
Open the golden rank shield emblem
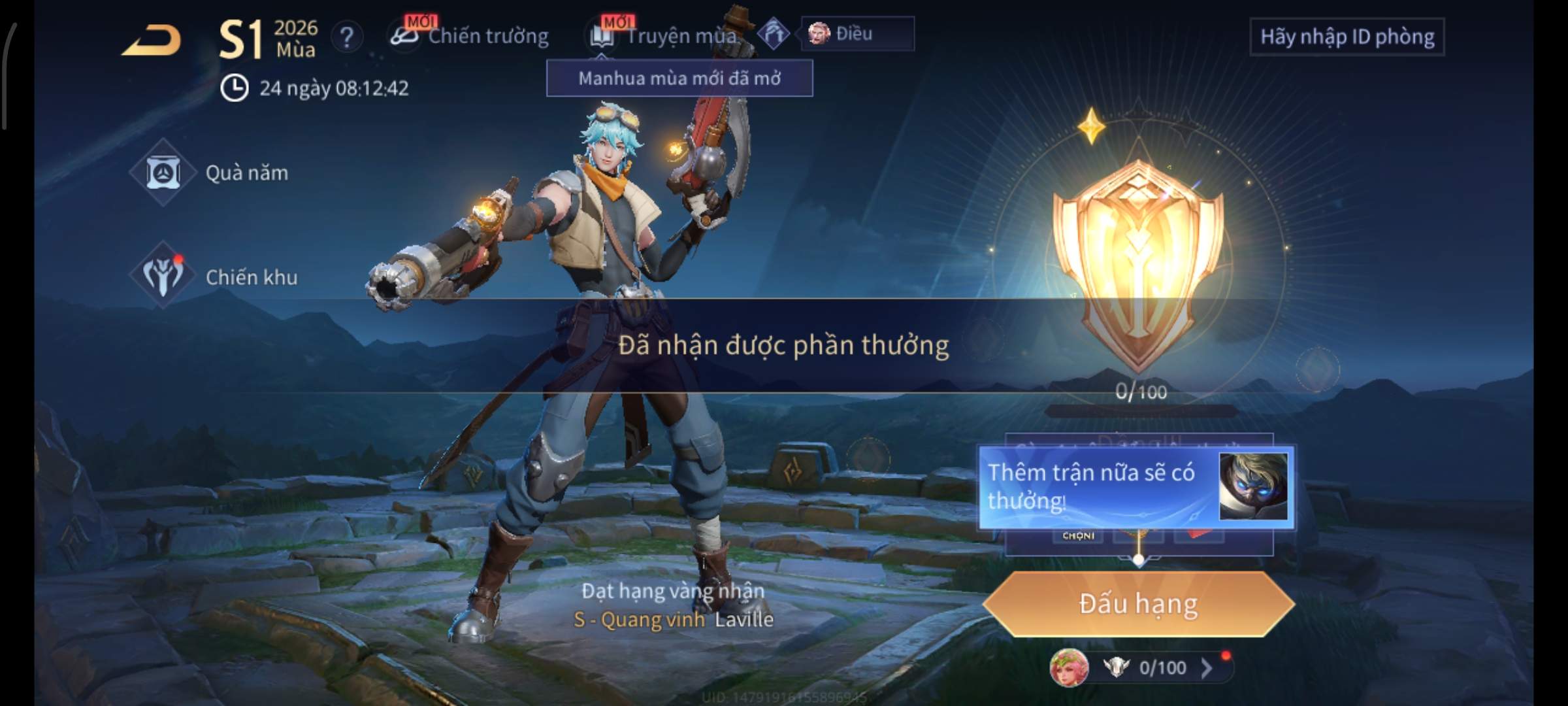click(x=1137, y=261)
